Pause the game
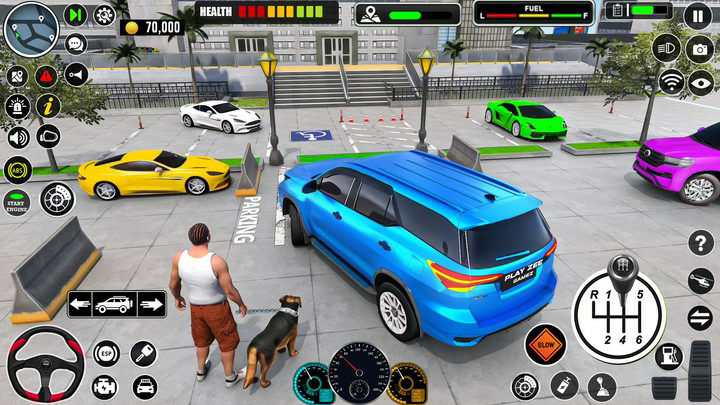Screen dimensions: 720x405 pyautogui.click(x=698, y=16)
